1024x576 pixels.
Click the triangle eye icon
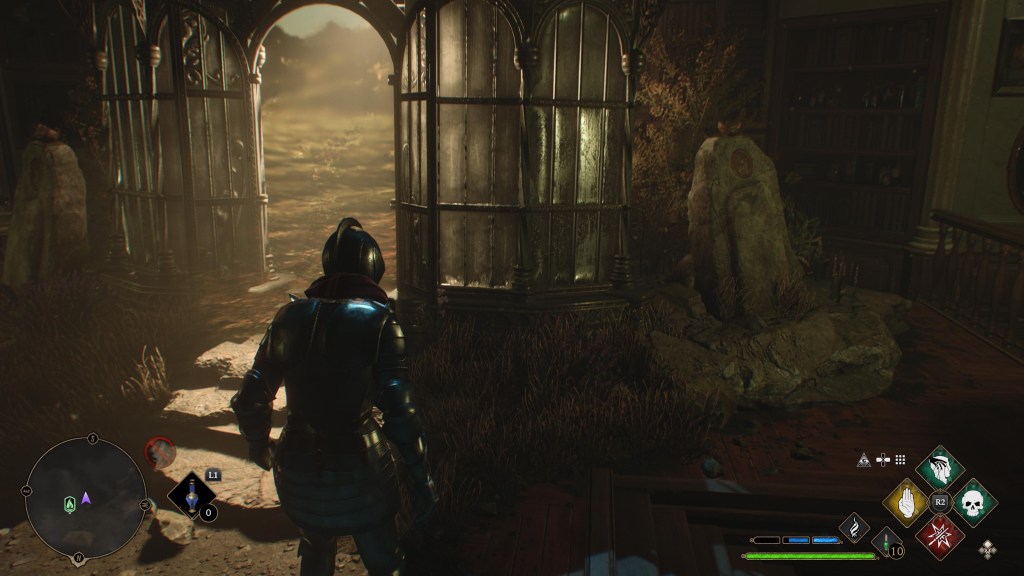[x=864, y=460]
